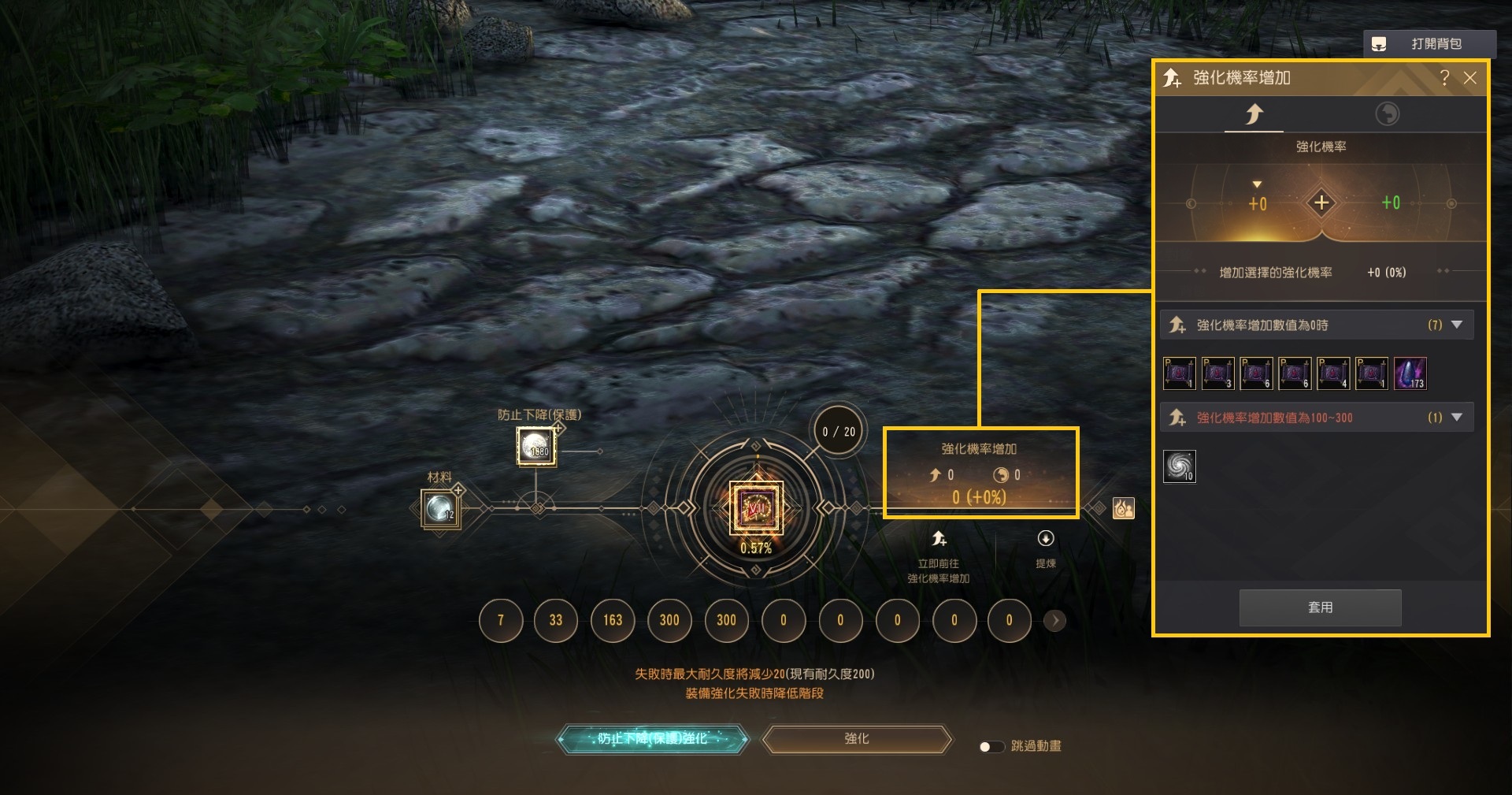Switch to the arrow enhancement chance tab

coord(1254,114)
